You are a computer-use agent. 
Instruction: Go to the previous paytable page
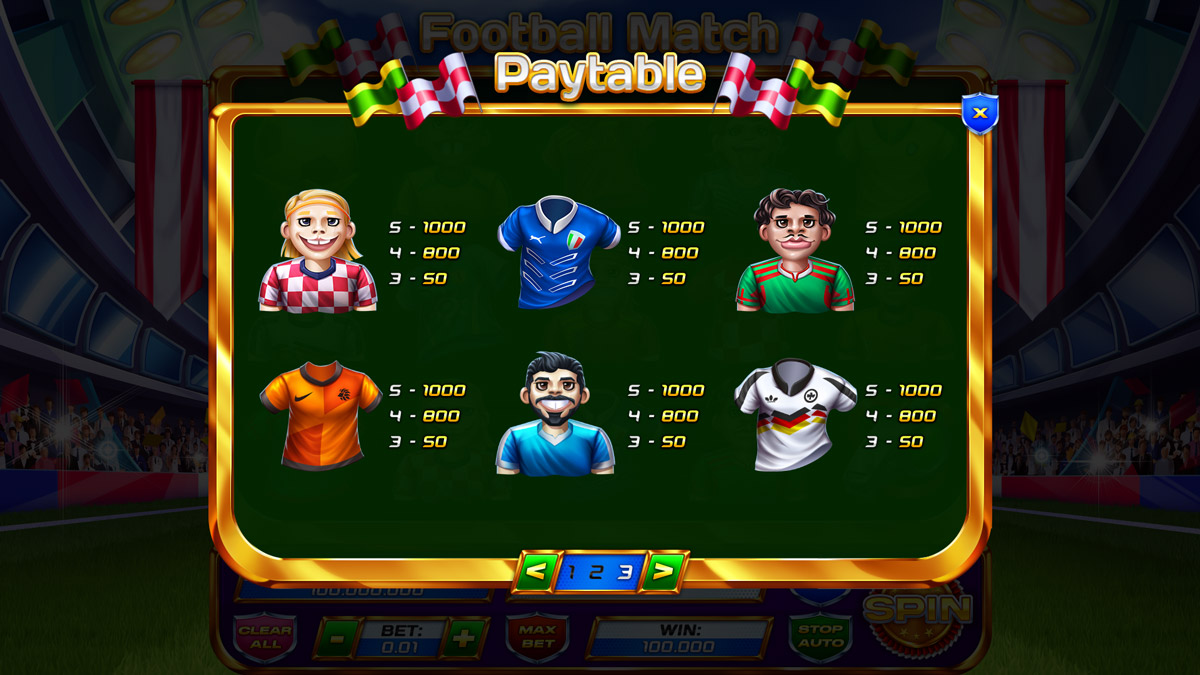click(537, 571)
